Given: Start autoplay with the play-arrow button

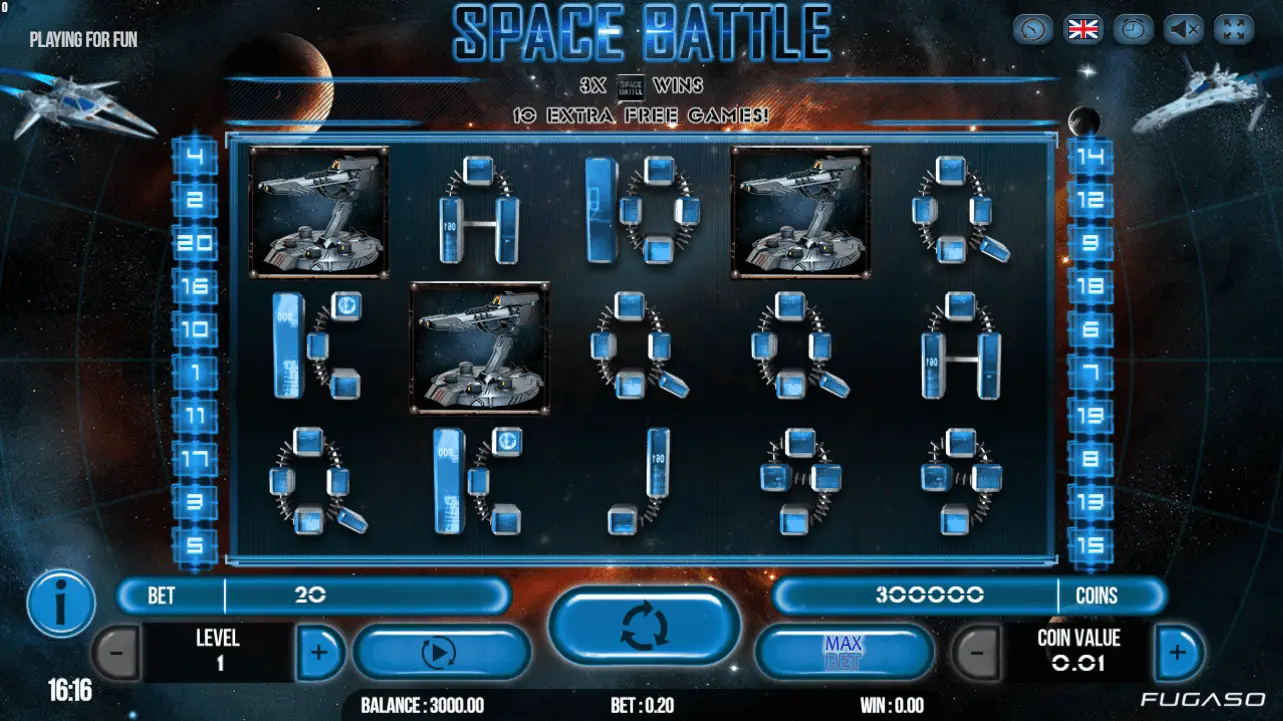Looking at the screenshot, I should 440,653.
